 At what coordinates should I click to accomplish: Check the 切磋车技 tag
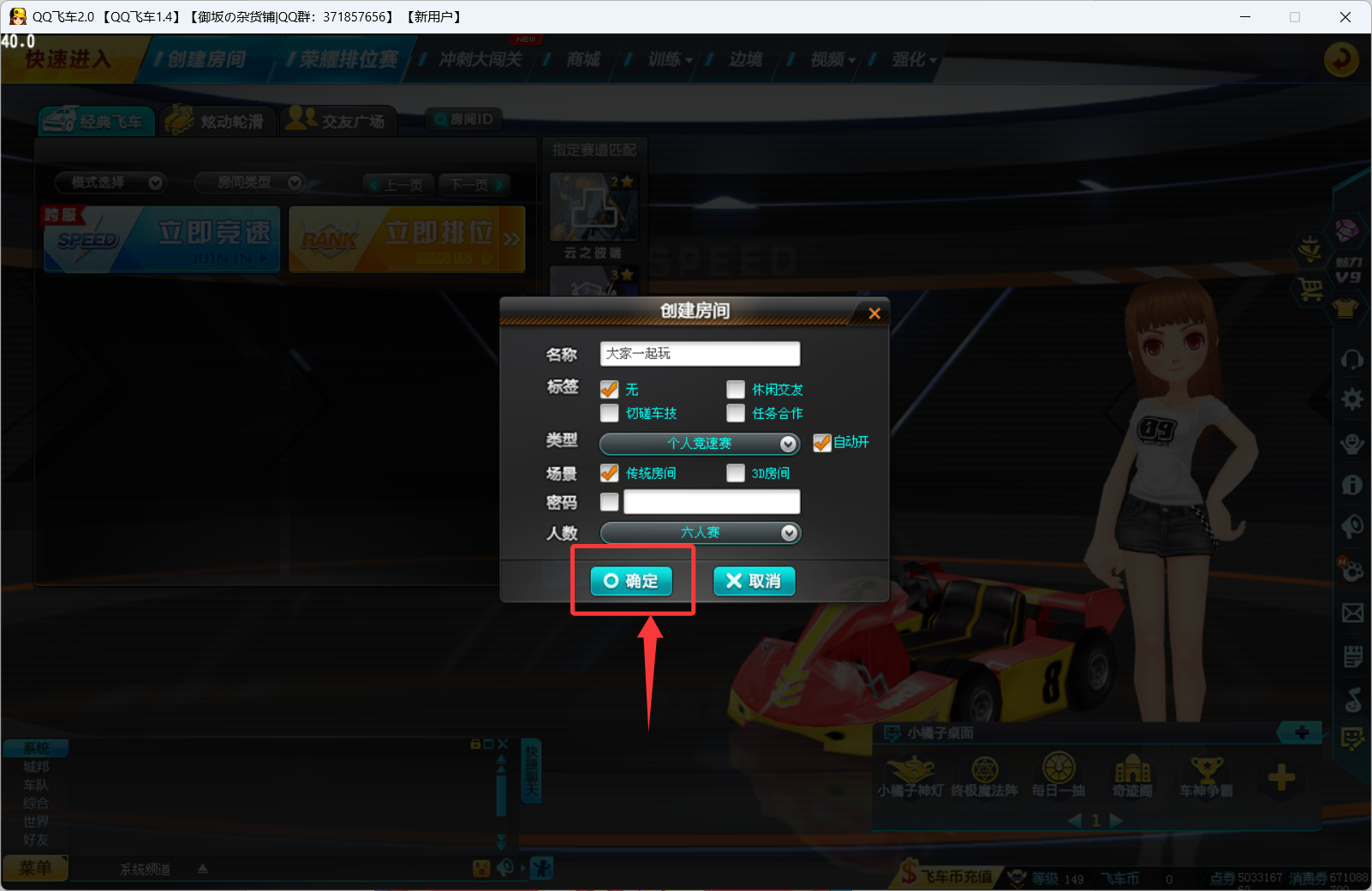point(610,413)
